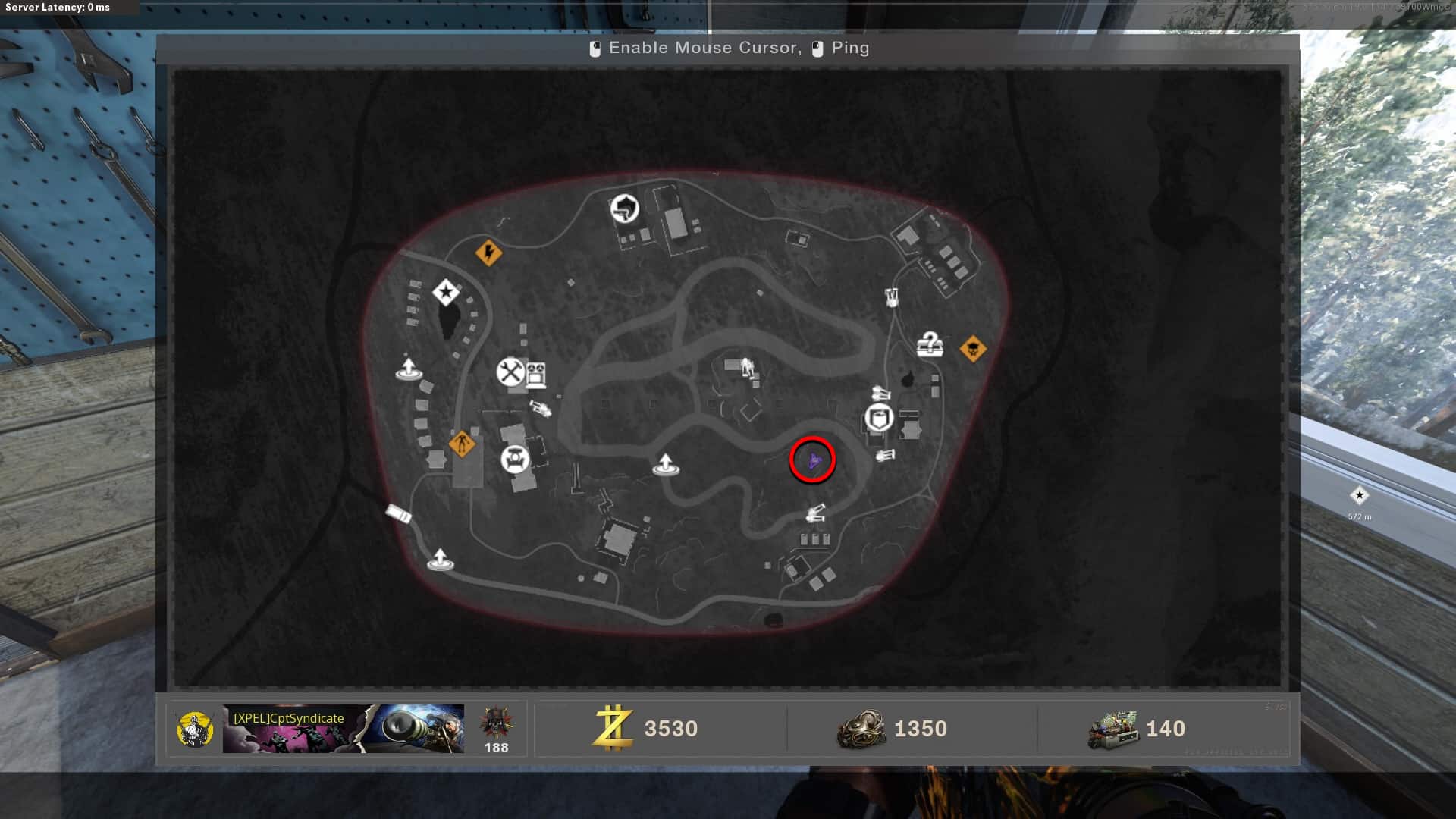Image resolution: width=1456 pixels, height=819 pixels.
Task: Select the yellow player emblem icon
Action: coord(195,730)
